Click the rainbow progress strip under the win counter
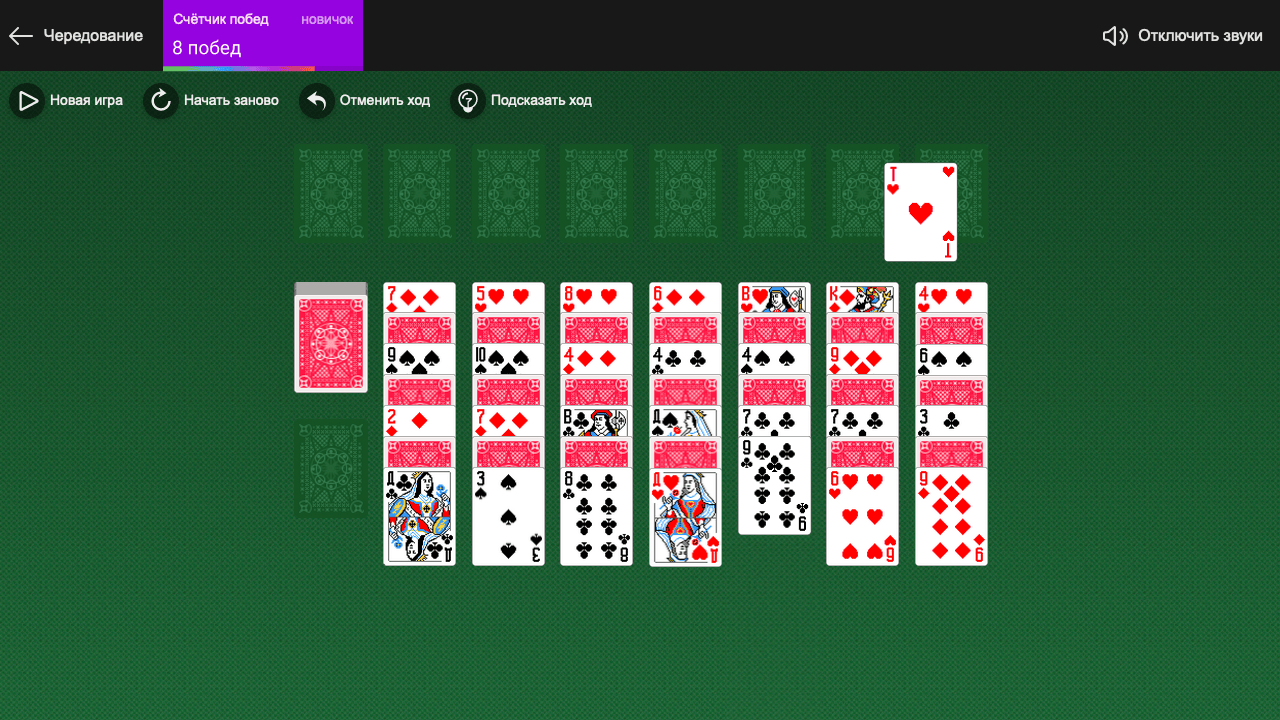 [x=240, y=68]
